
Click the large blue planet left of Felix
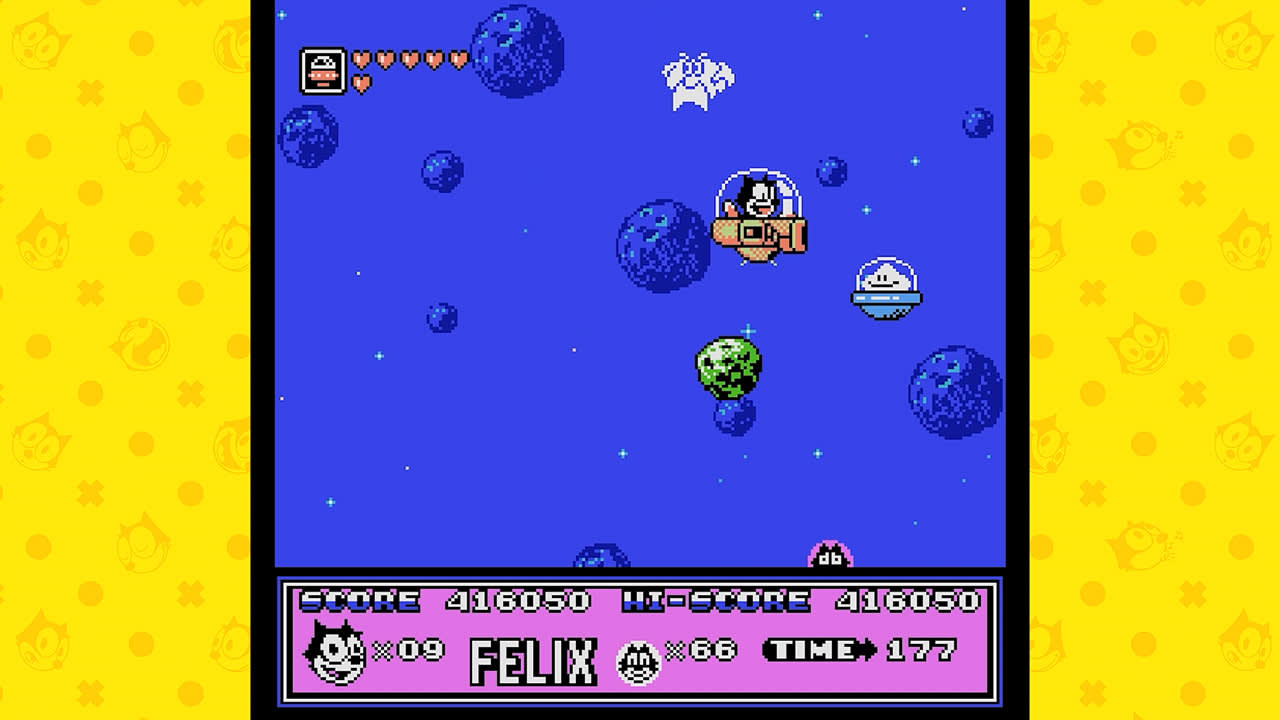point(662,245)
